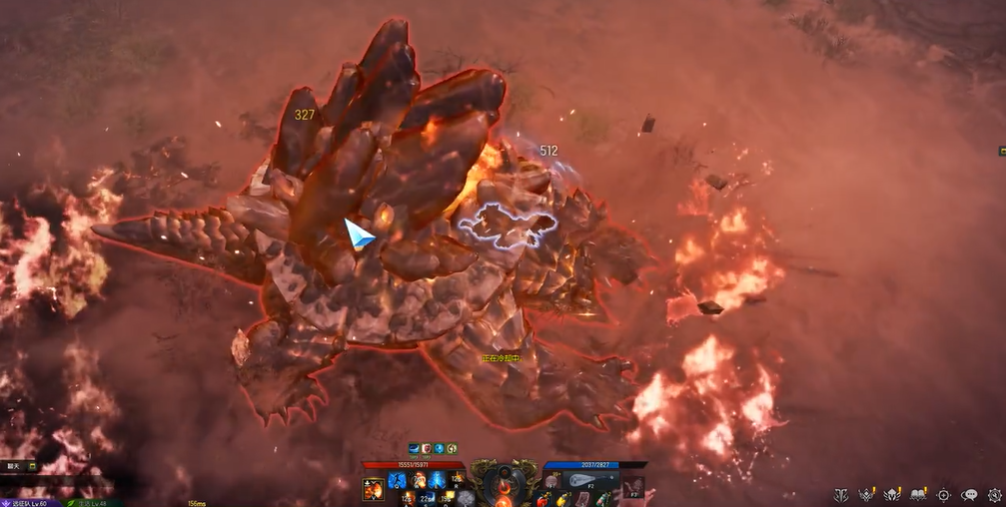Open the winged helmet menu icon
The height and width of the screenshot is (507, 1006).
pyautogui.click(x=892, y=495)
